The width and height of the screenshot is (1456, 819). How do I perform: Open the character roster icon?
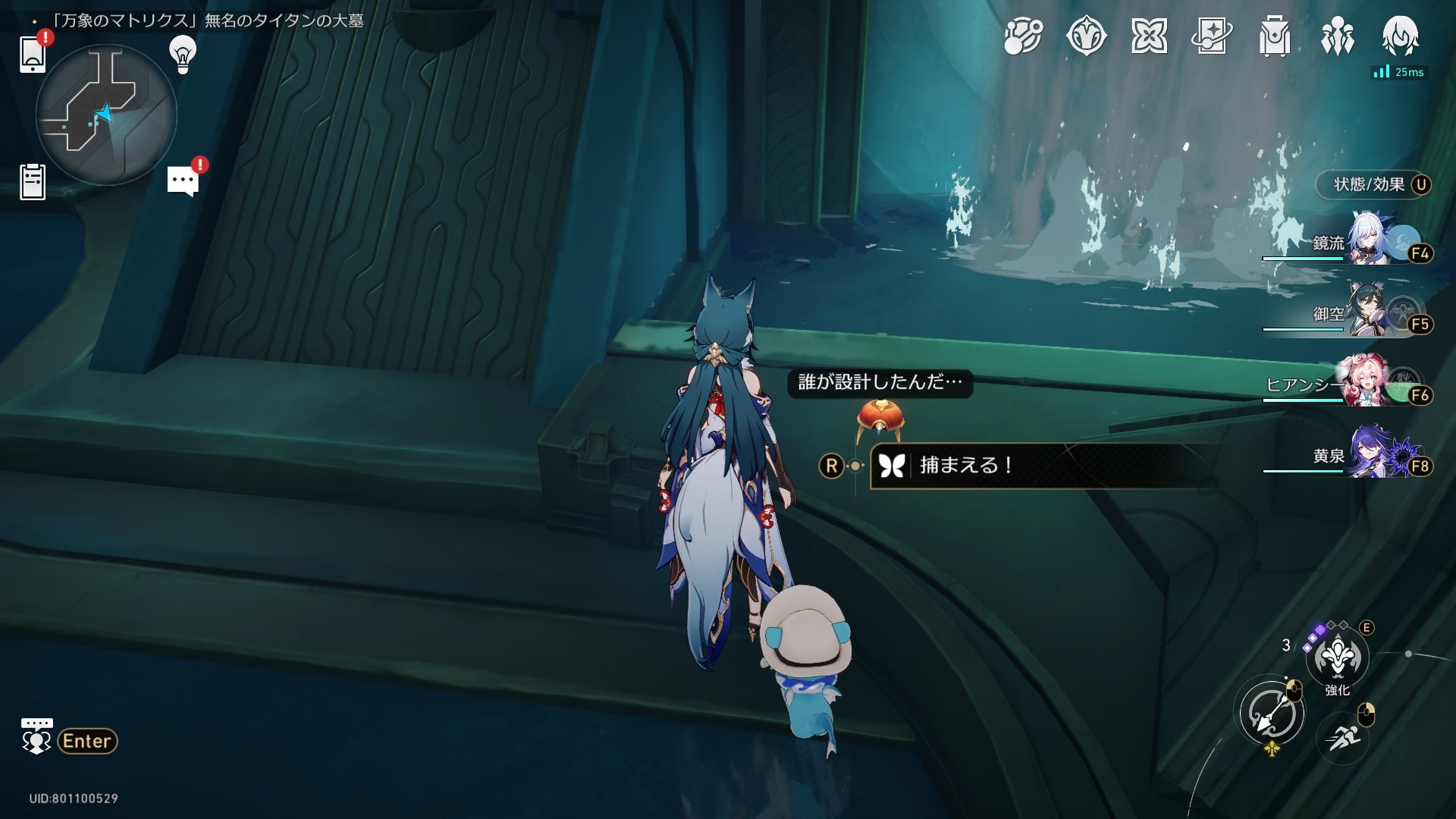[1400, 36]
